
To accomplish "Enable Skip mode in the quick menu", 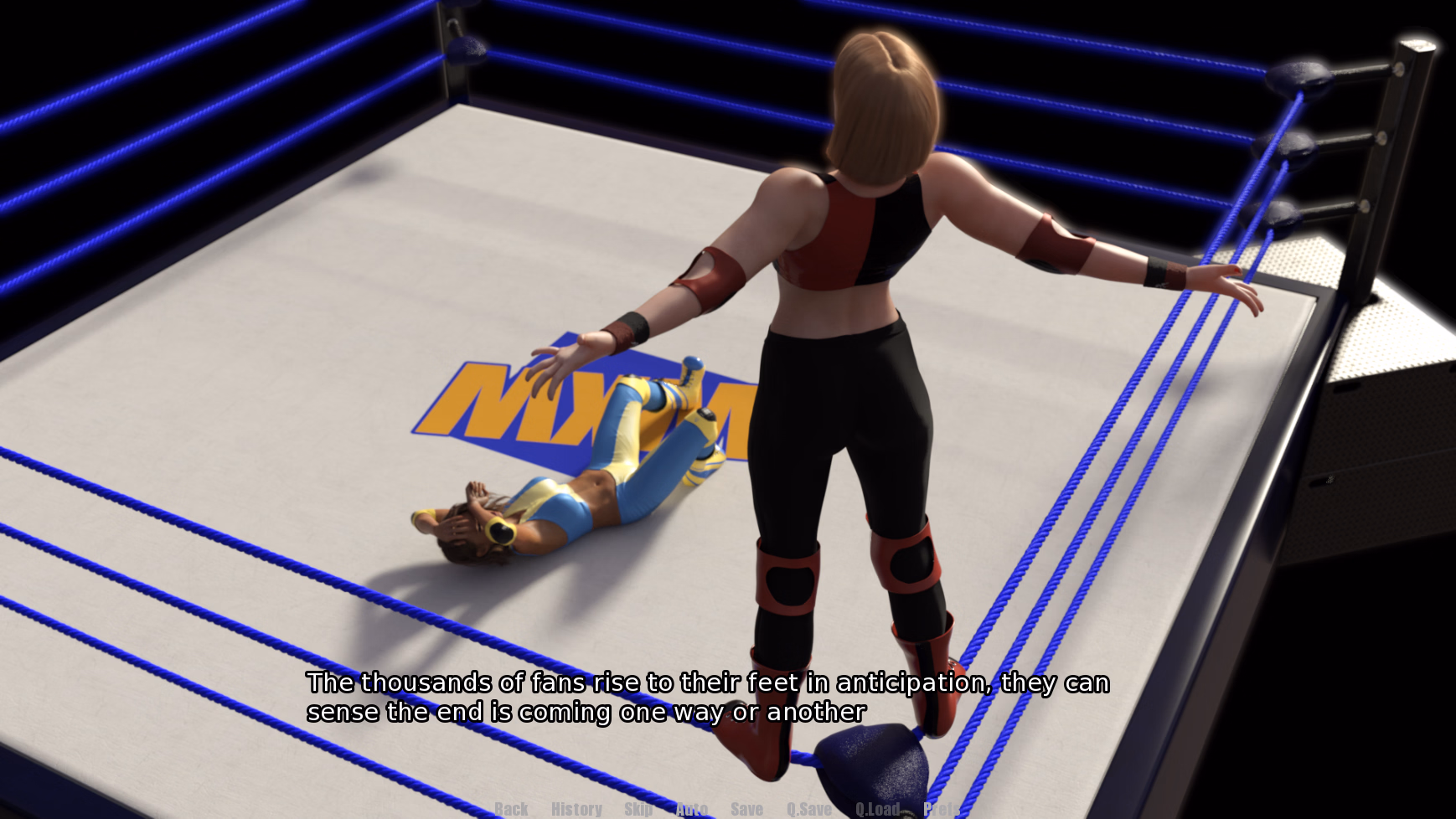I will click(639, 808).
